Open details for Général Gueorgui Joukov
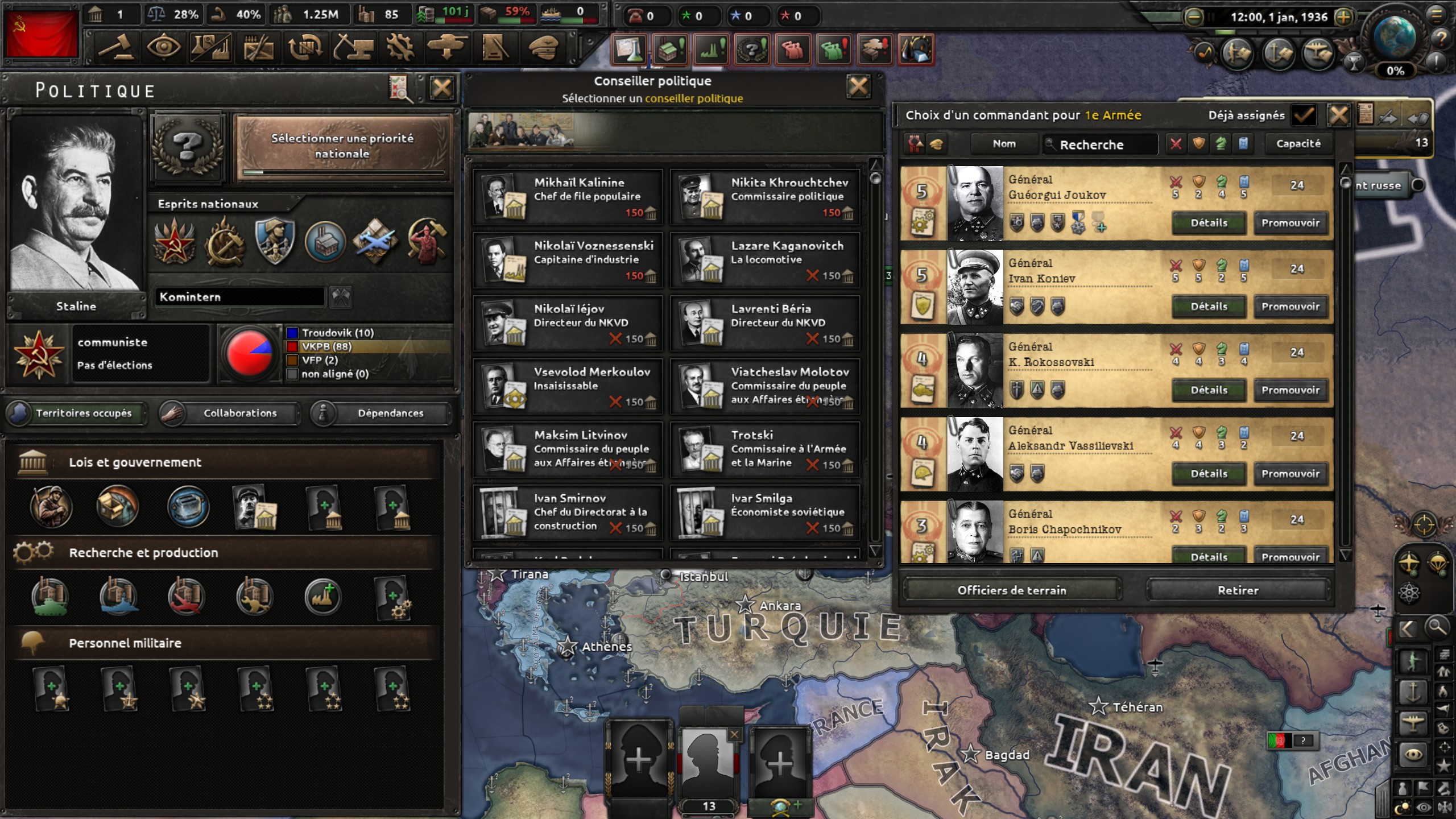Viewport: 1456px width, 819px height. [1209, 223]
